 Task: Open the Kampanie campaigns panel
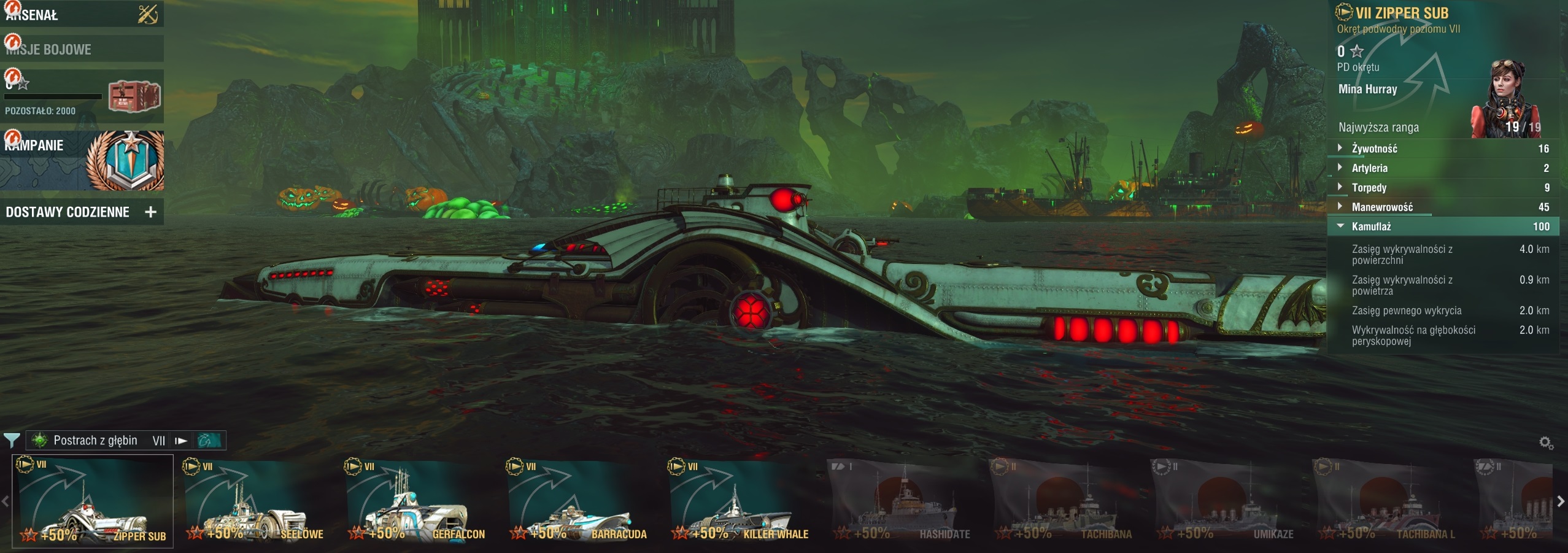coord(81,160)
